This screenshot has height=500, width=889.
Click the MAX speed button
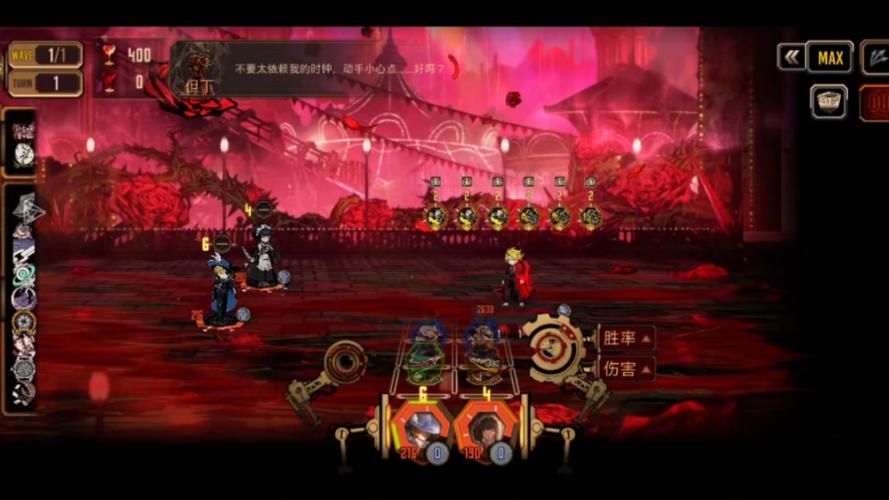coord(830,57)
